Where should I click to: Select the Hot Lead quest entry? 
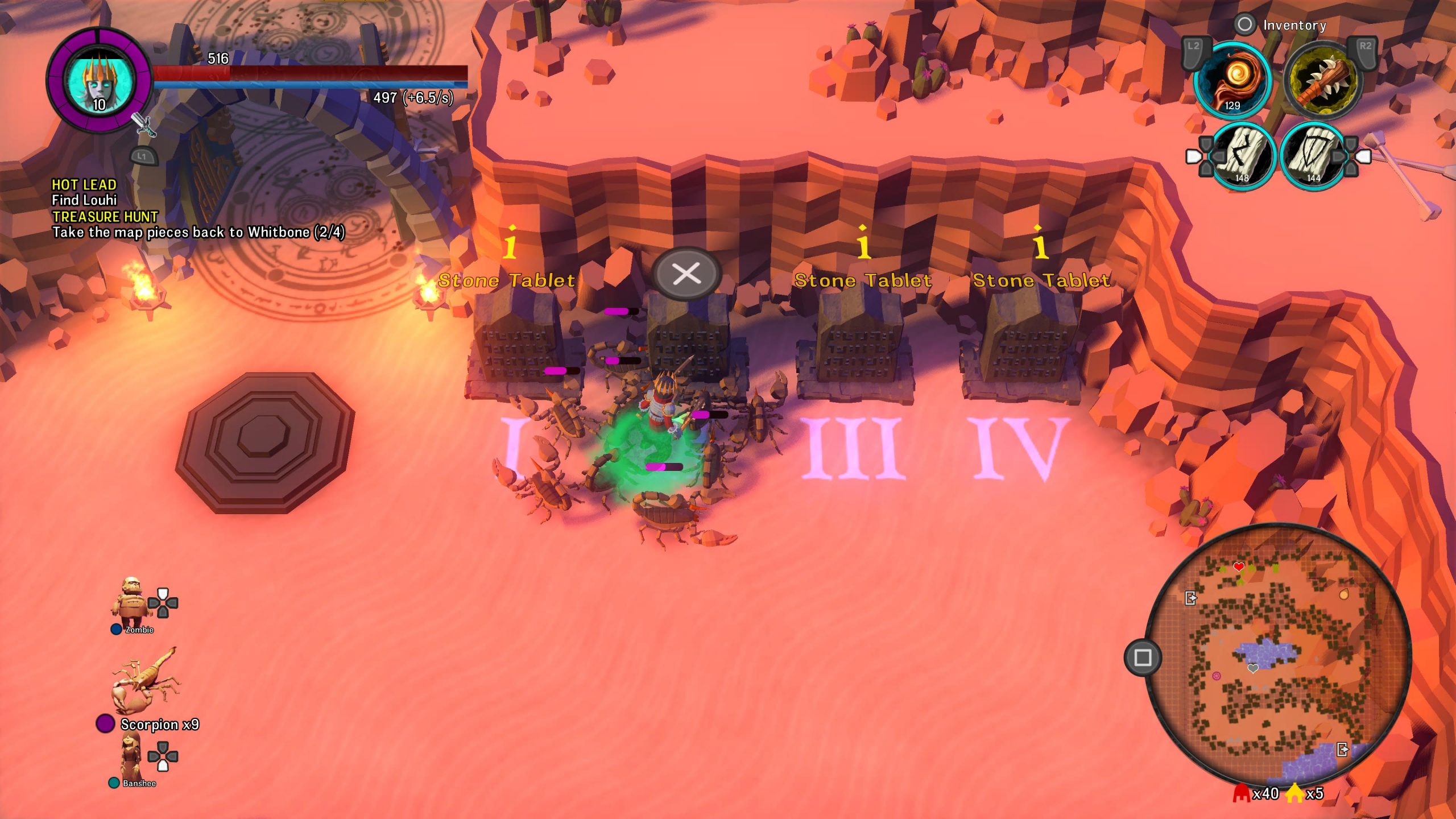84,185
